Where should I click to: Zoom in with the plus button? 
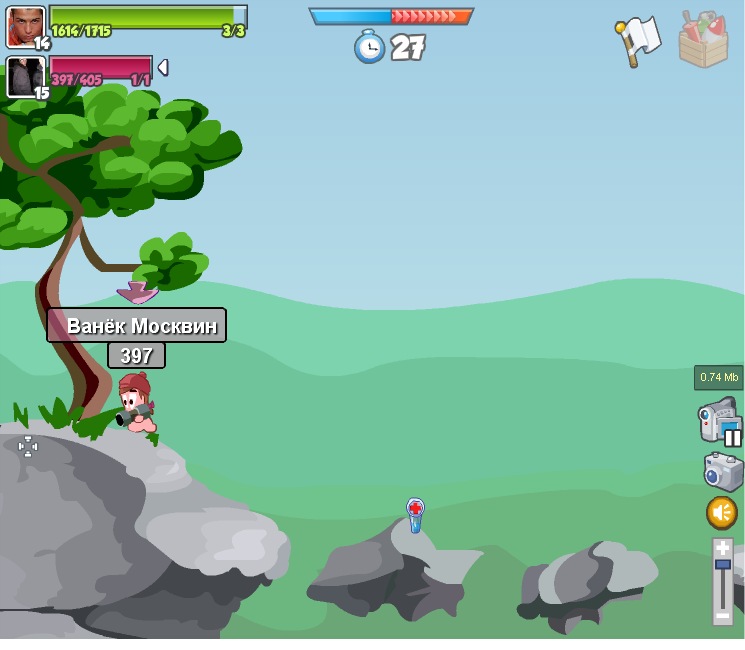coord(722,549)
